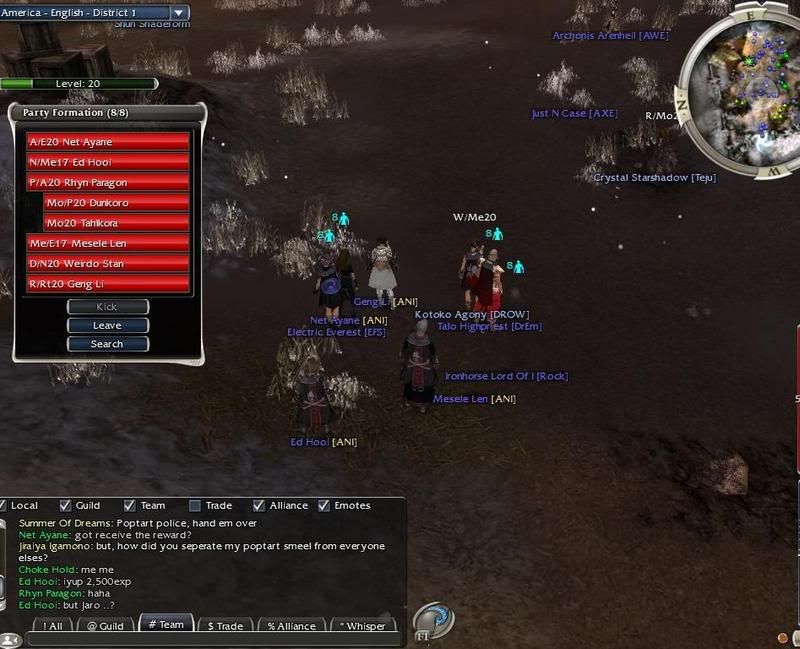Image resolution: width=800 pixels, height=649 pixels.
Task: Select party member Geng Li
Action: 108,284
